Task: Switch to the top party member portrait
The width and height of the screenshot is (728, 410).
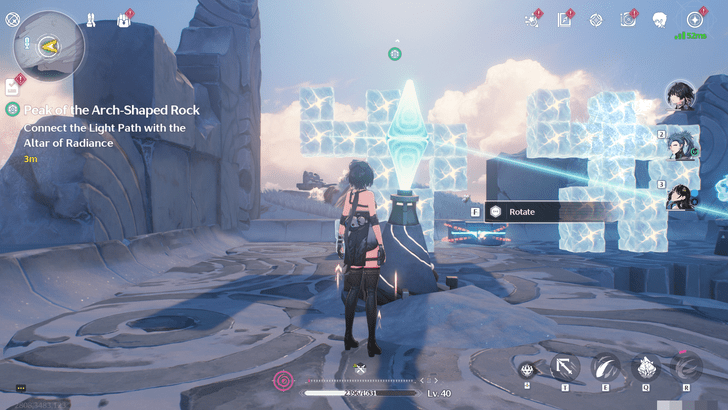Action: [x=682, y=97]
